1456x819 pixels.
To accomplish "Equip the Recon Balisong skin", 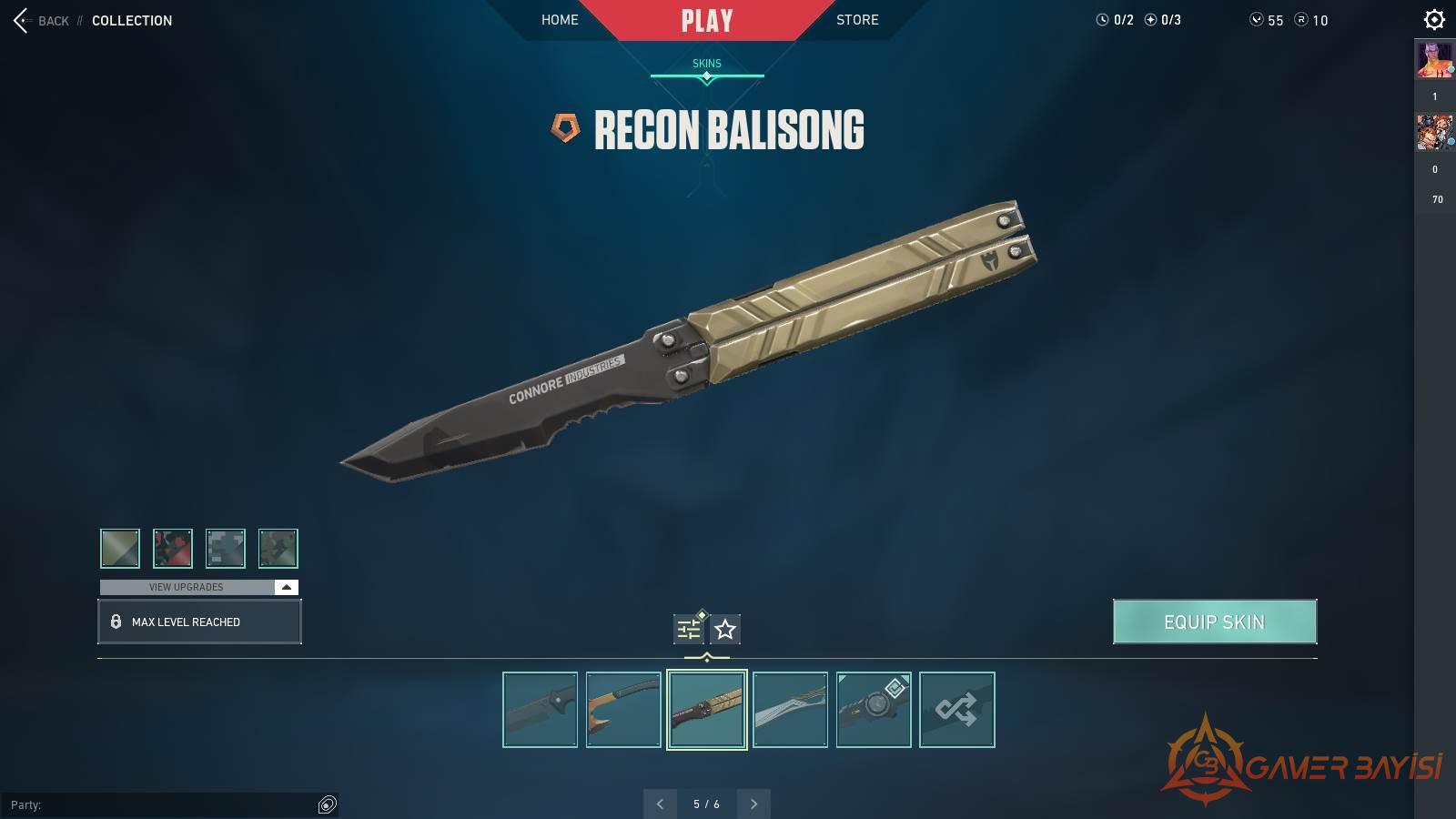I will pyautogui.click(x=1214, y=622).
